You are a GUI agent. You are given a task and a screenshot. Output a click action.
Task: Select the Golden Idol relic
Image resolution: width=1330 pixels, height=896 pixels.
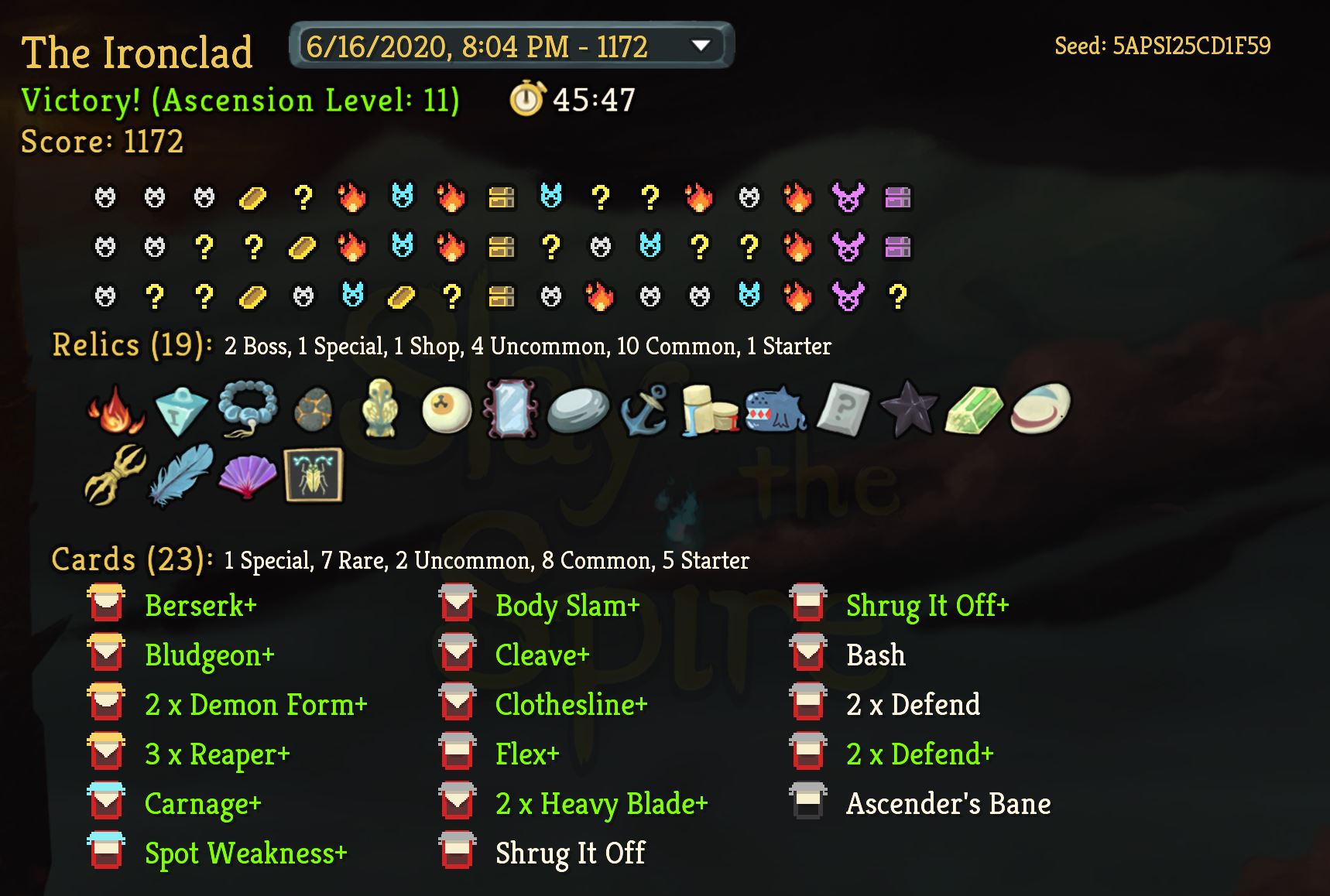(x=379, y=409)
